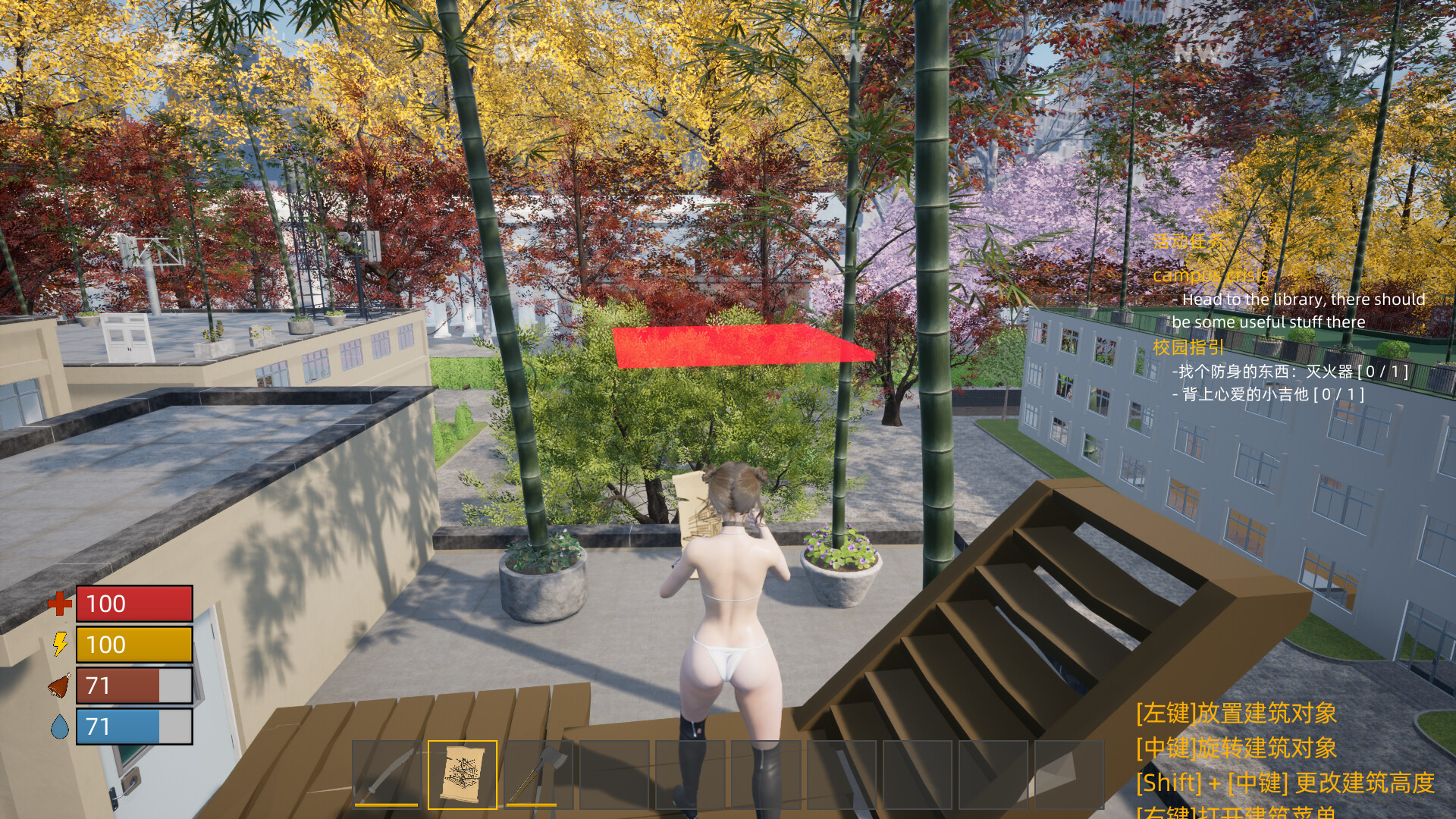1456x819 pixels.
Task: Click the drumstick hunger icon
Action: [x=58, y=686]
